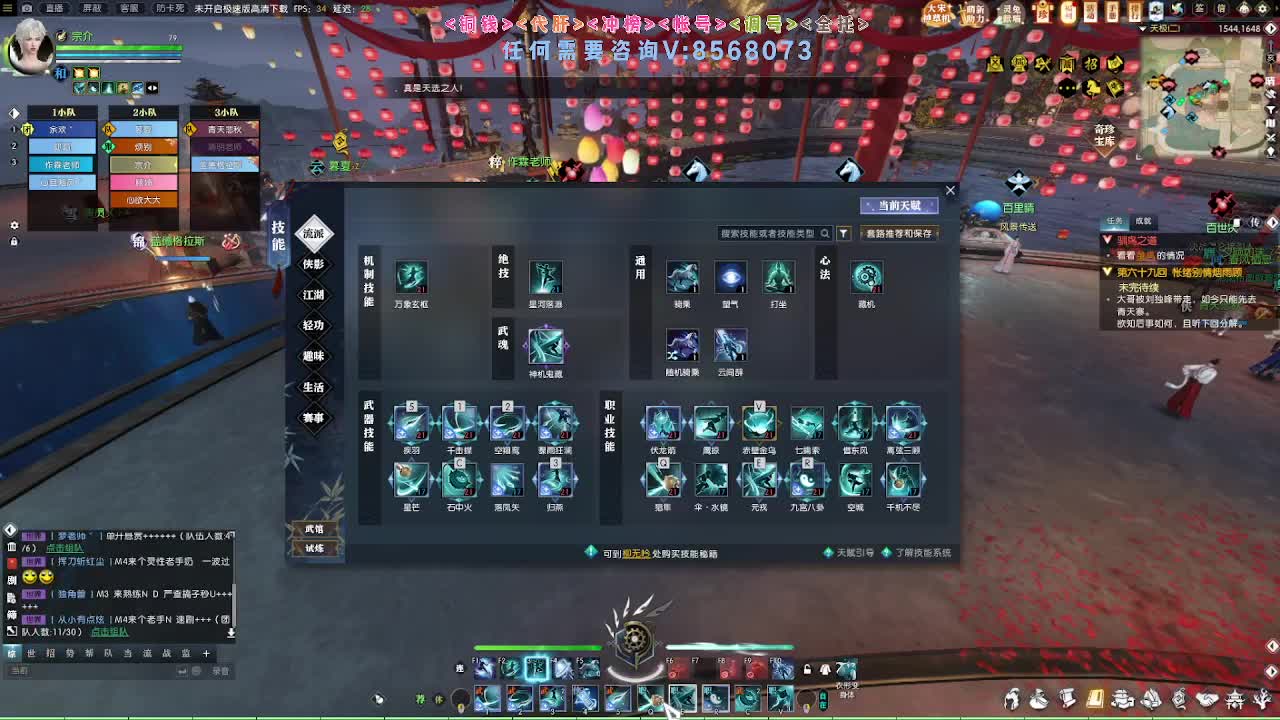Image resolution: width=1280 pixels, height=720 pixels.
Task: Click the 打坐 meditation skill icon
Action: [779, 279]
